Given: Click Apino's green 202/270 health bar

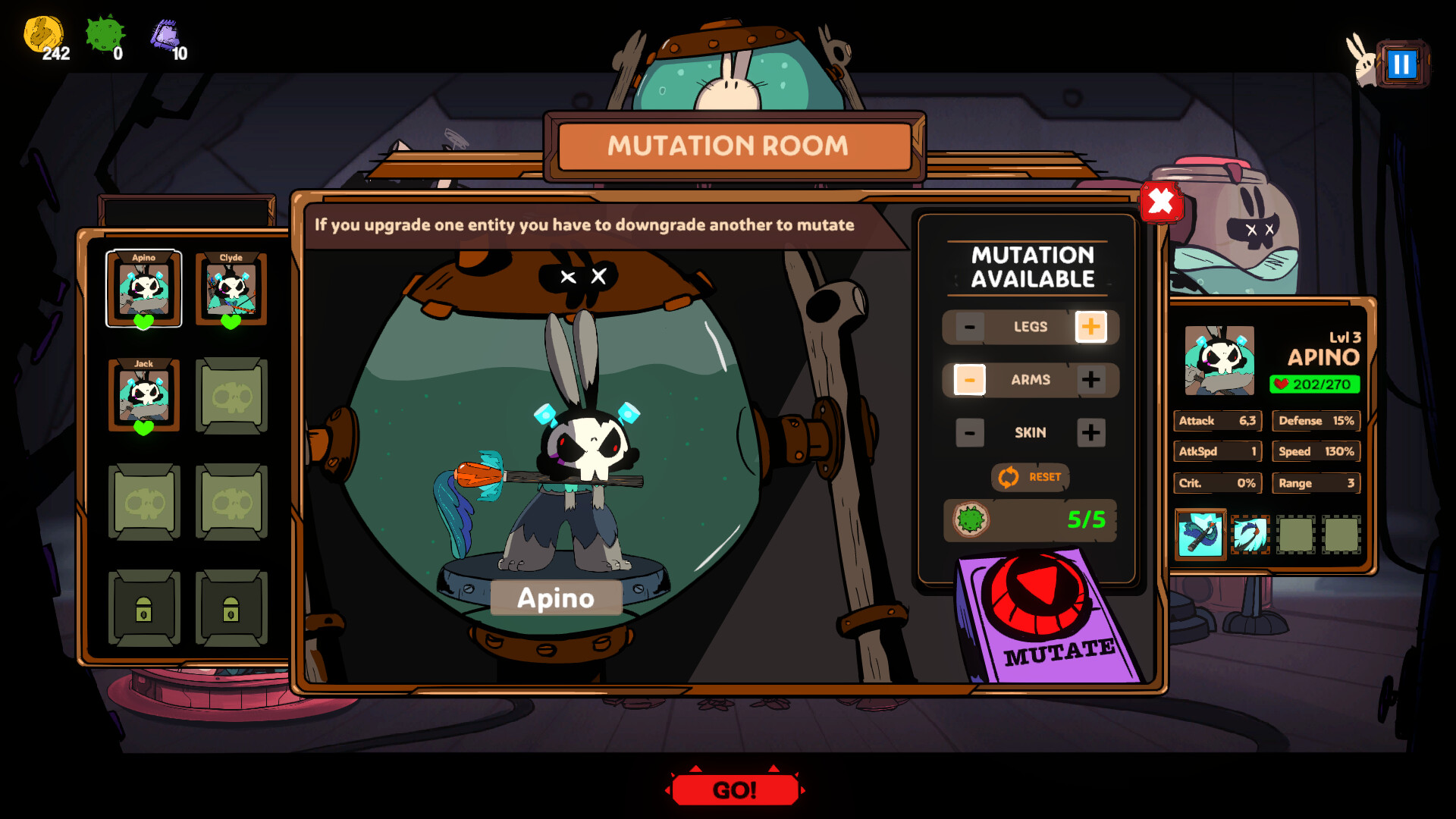Looking at the screenshot, I should pyautogui.click(x=1316, y=385).
